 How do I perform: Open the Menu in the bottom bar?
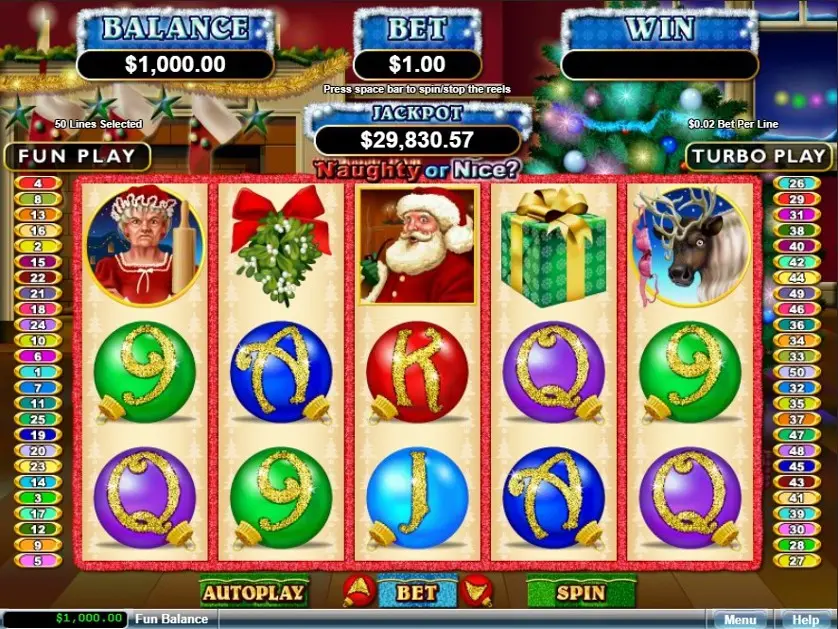click(x=739, y=620)
